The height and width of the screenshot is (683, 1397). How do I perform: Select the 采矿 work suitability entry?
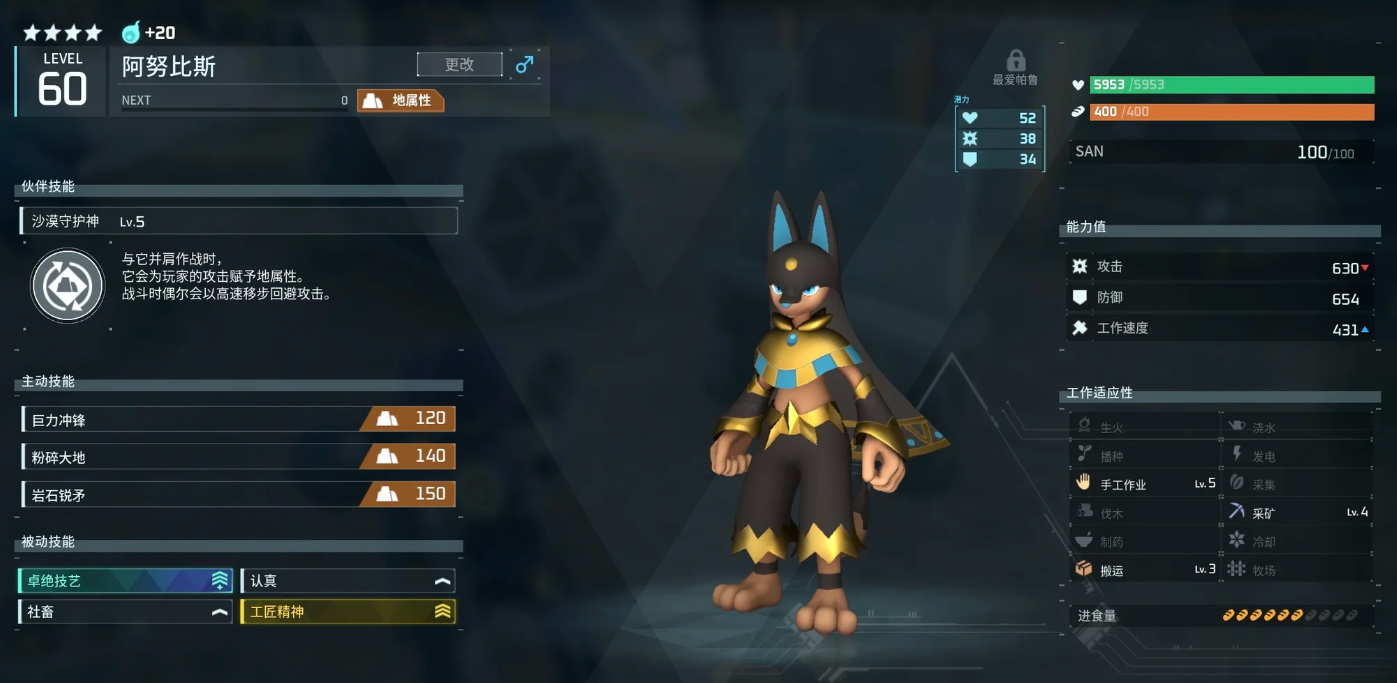coord(1298,512)
